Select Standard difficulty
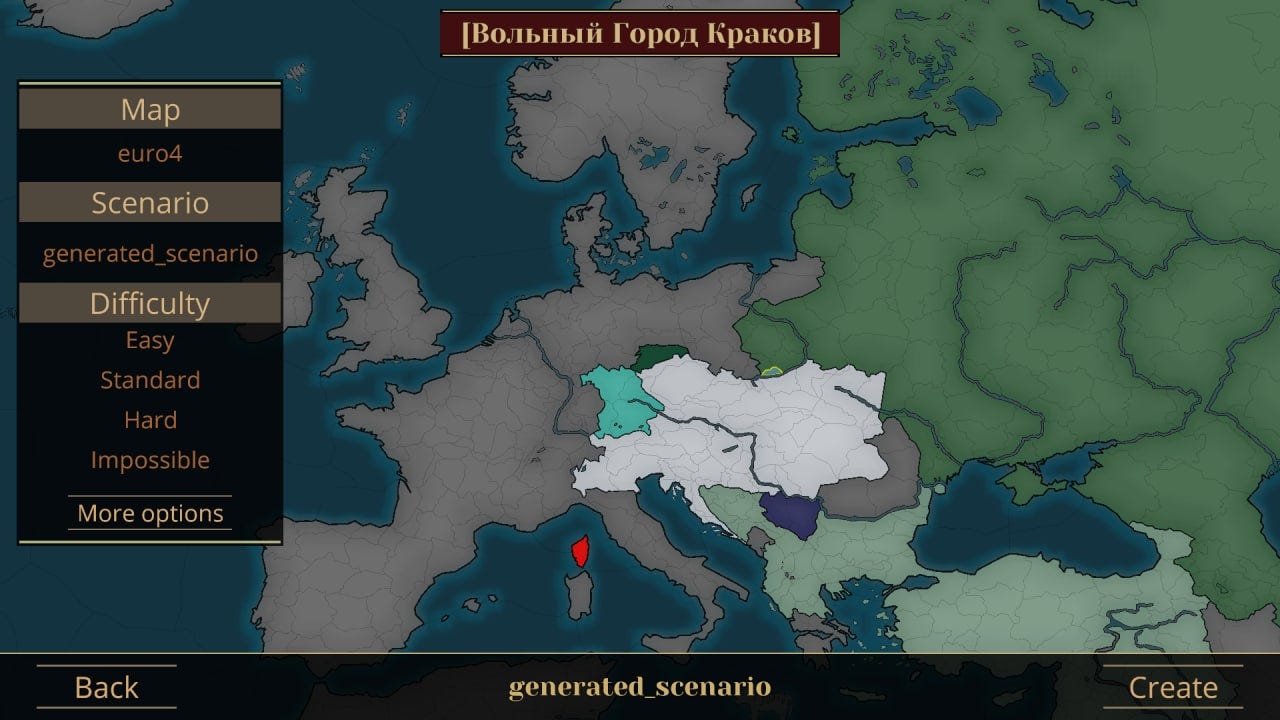The image size is (1280, 720). tap(150, 380)
